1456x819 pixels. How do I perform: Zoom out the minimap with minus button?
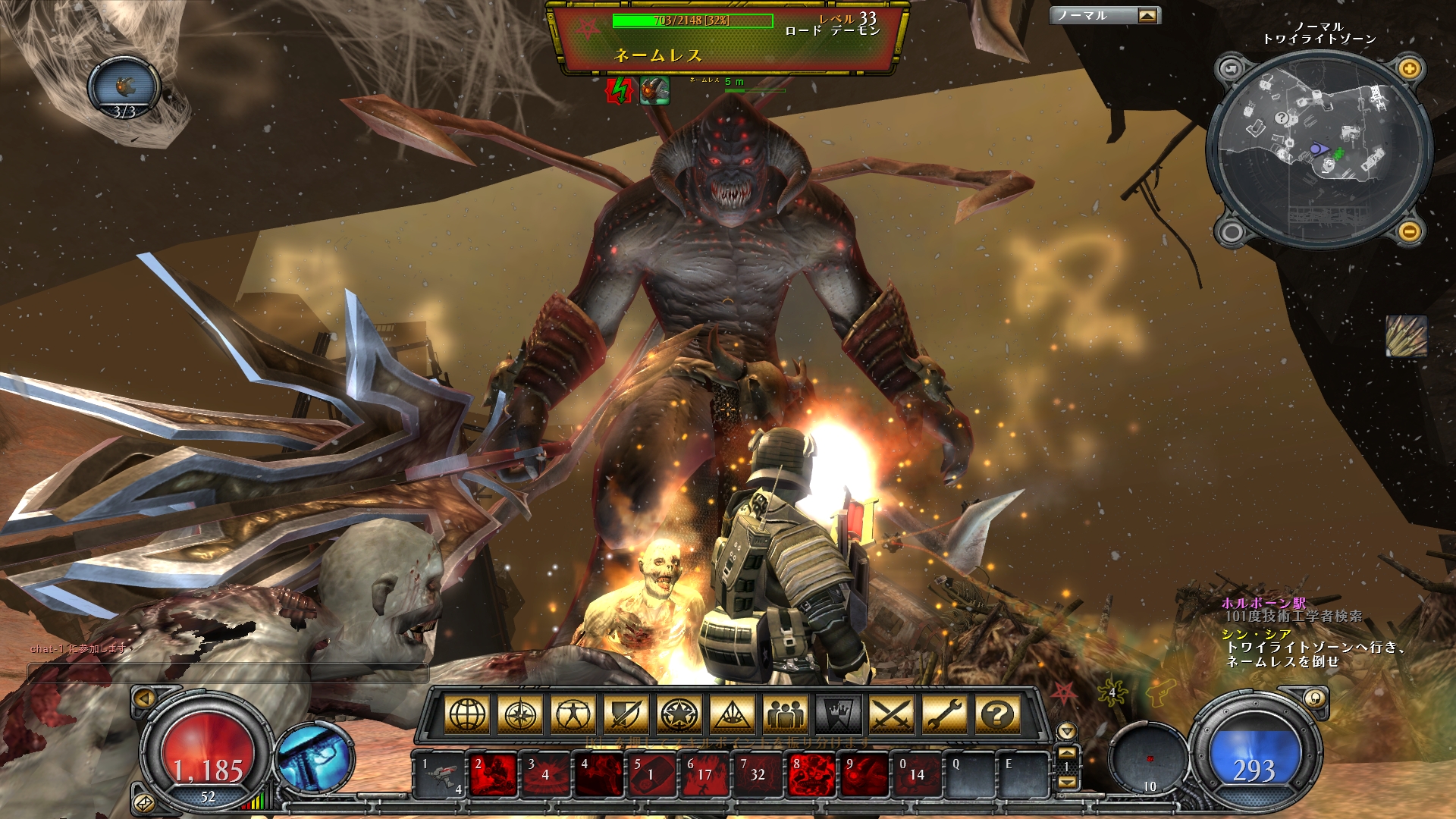tap(1409, 231)
